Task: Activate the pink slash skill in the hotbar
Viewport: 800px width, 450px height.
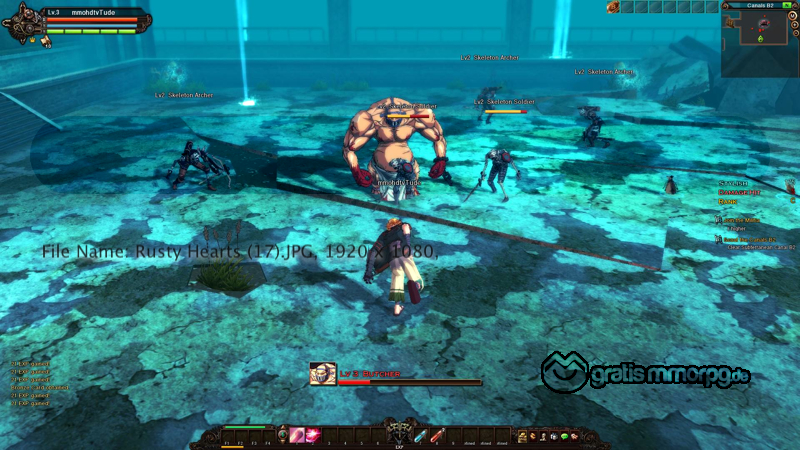Action: click(297, 435)
